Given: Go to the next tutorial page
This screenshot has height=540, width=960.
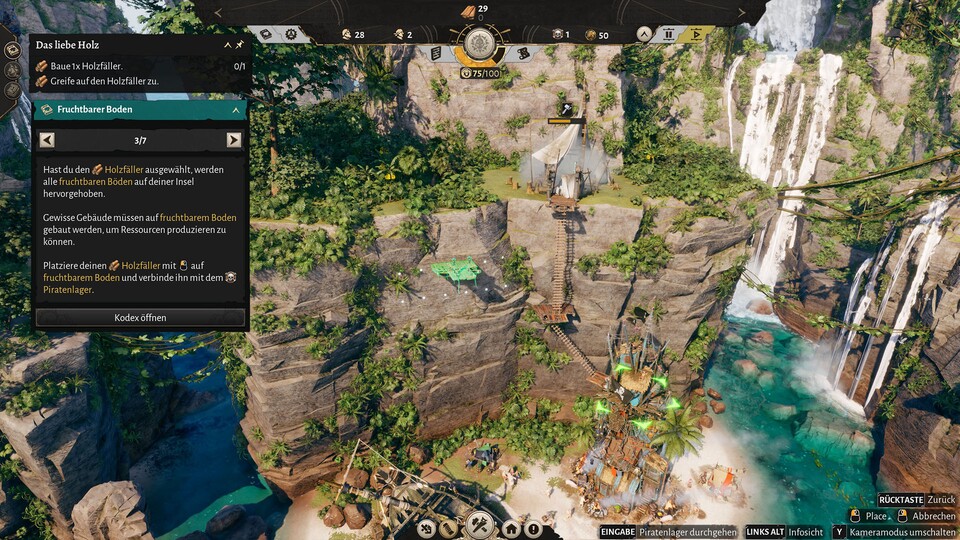Looking at the screenshot, I should pos(234,140).
